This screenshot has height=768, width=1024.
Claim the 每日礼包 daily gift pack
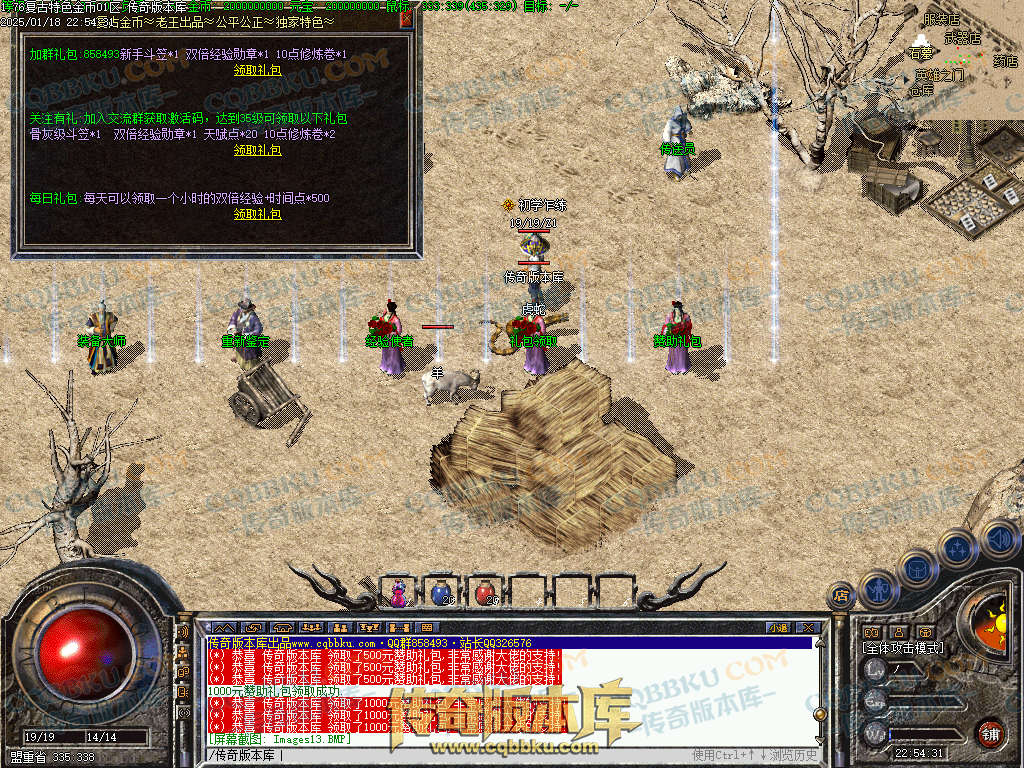coord(257,214)
